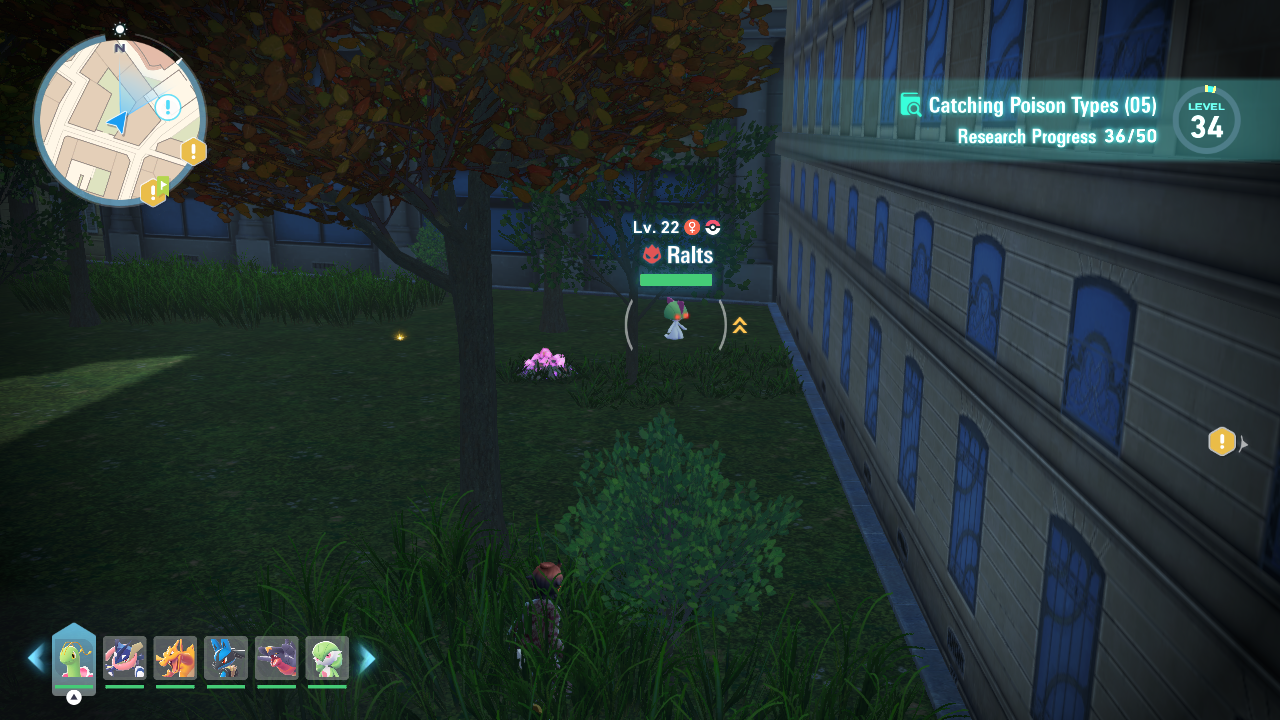Click the research Level 34 badge
1280x720 pixels.
coord(1206,121)
